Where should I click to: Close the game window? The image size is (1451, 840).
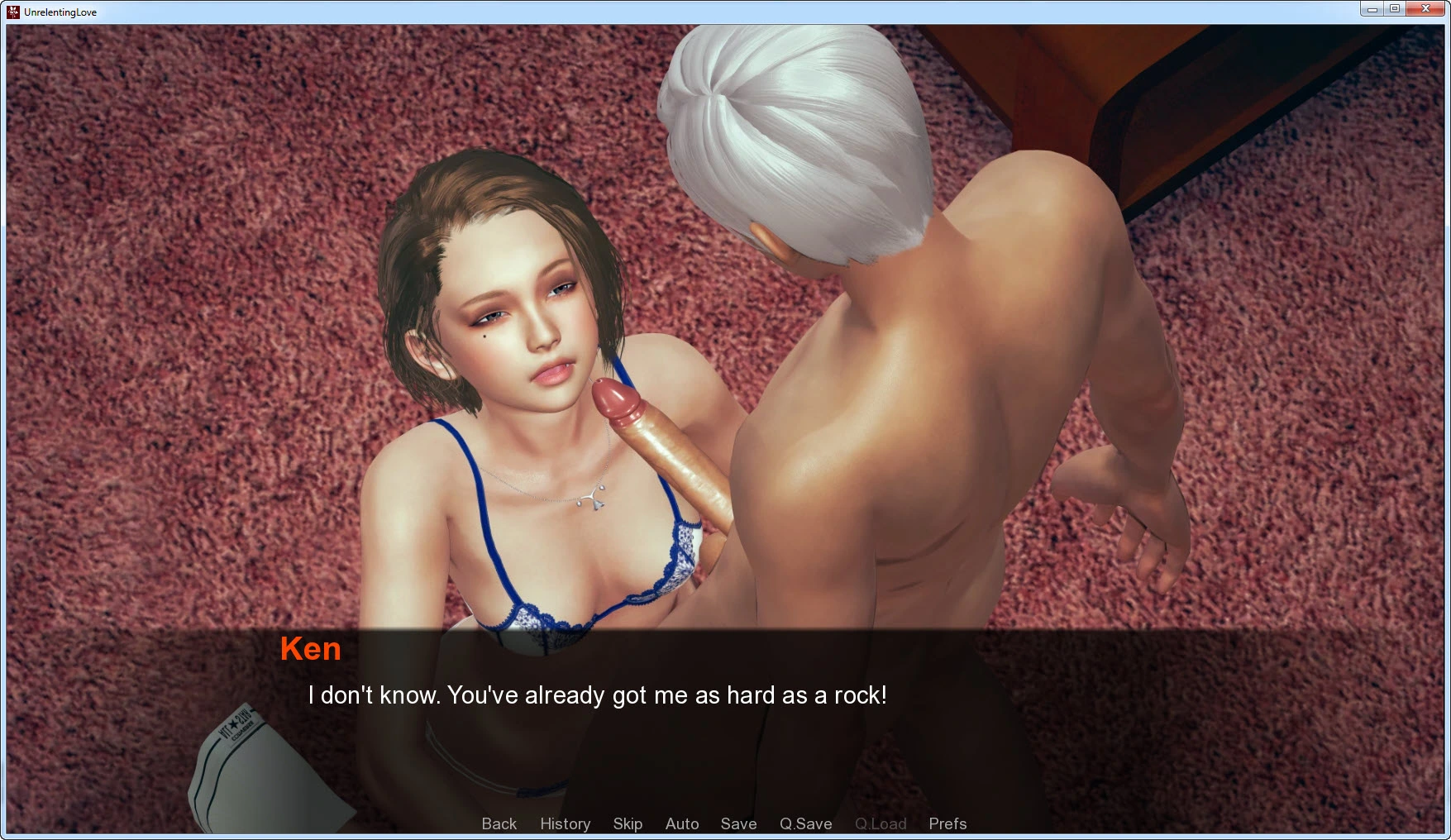[x=1425, y=9]
